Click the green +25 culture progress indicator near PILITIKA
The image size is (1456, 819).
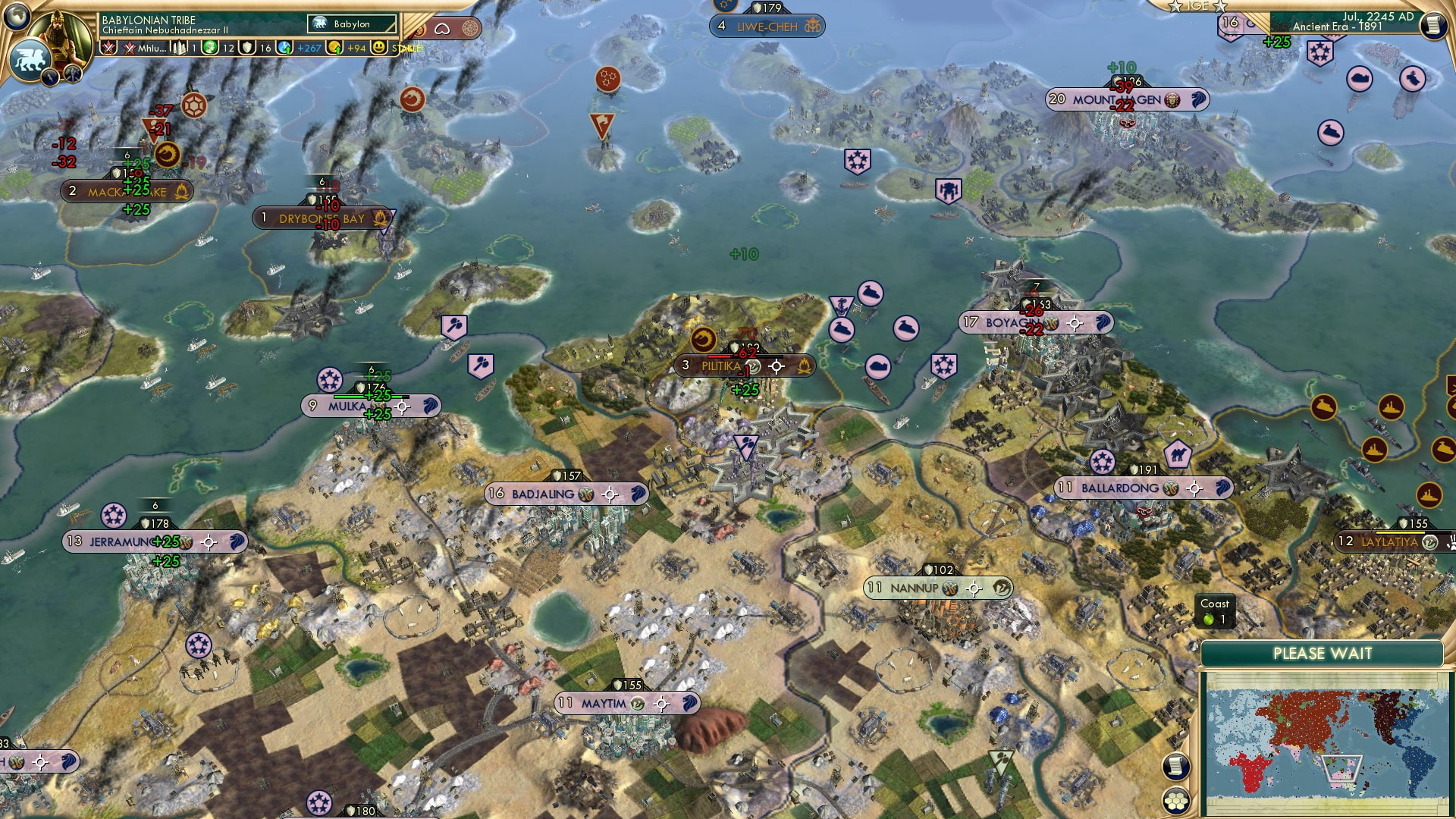(745, 389)
